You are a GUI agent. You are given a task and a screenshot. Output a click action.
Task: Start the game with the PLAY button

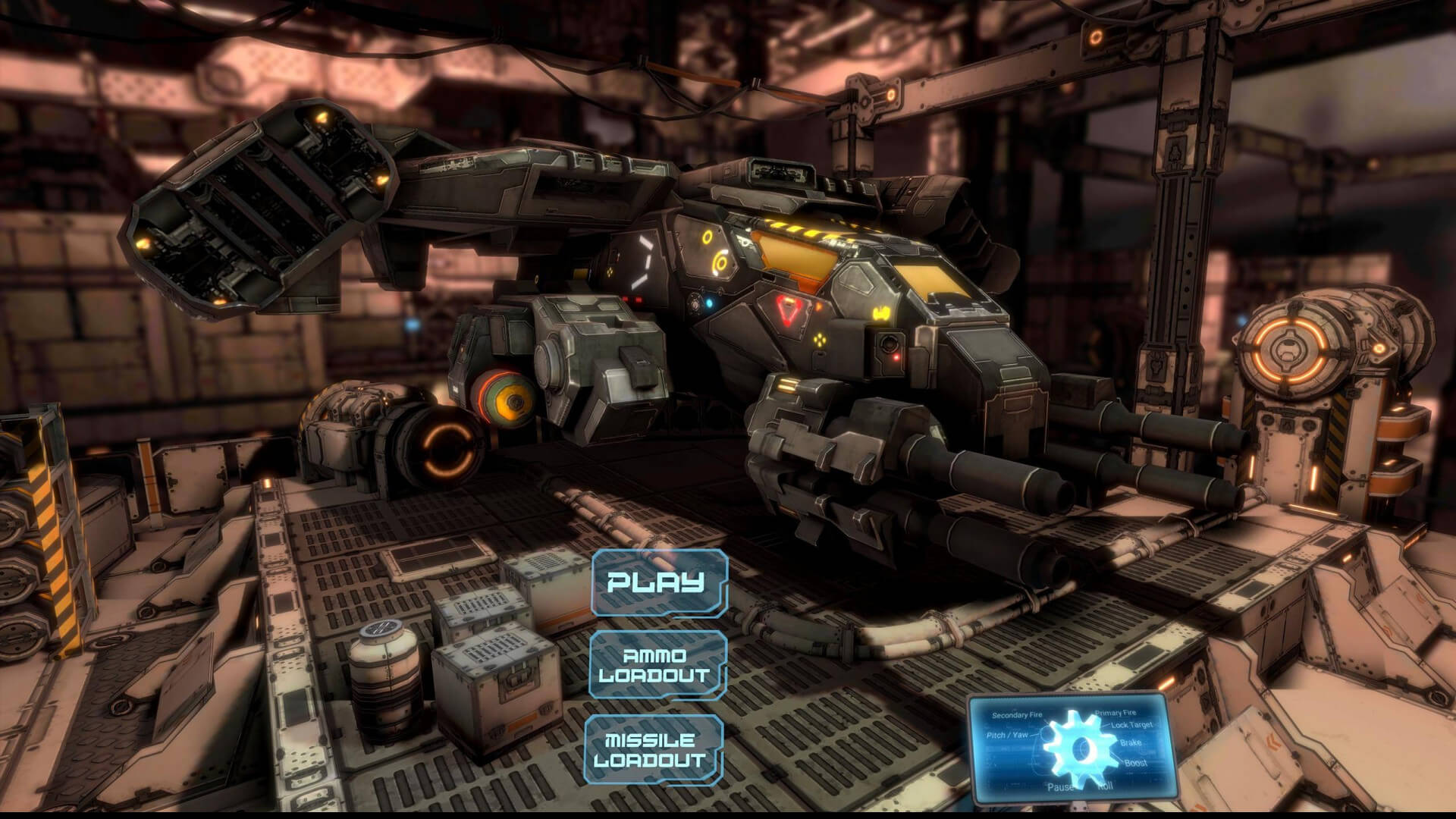coord(658,582)
